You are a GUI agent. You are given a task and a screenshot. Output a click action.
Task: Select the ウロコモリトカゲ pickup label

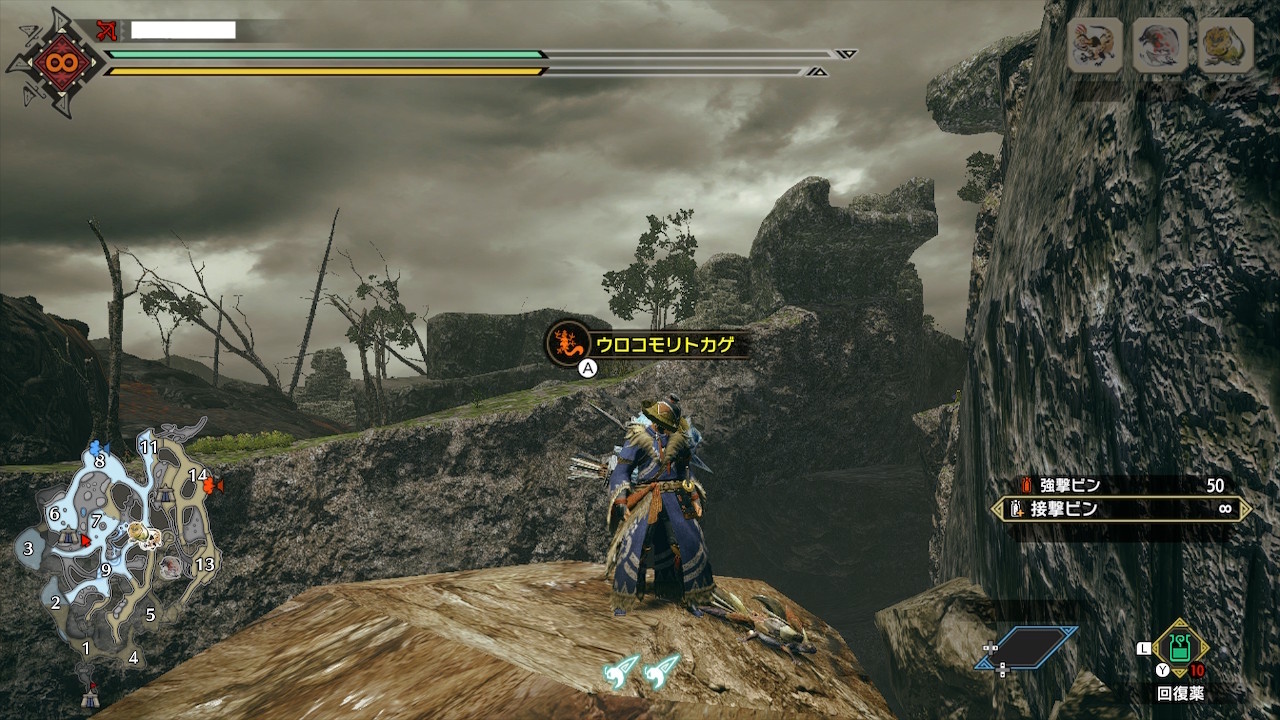coord(648,345)
